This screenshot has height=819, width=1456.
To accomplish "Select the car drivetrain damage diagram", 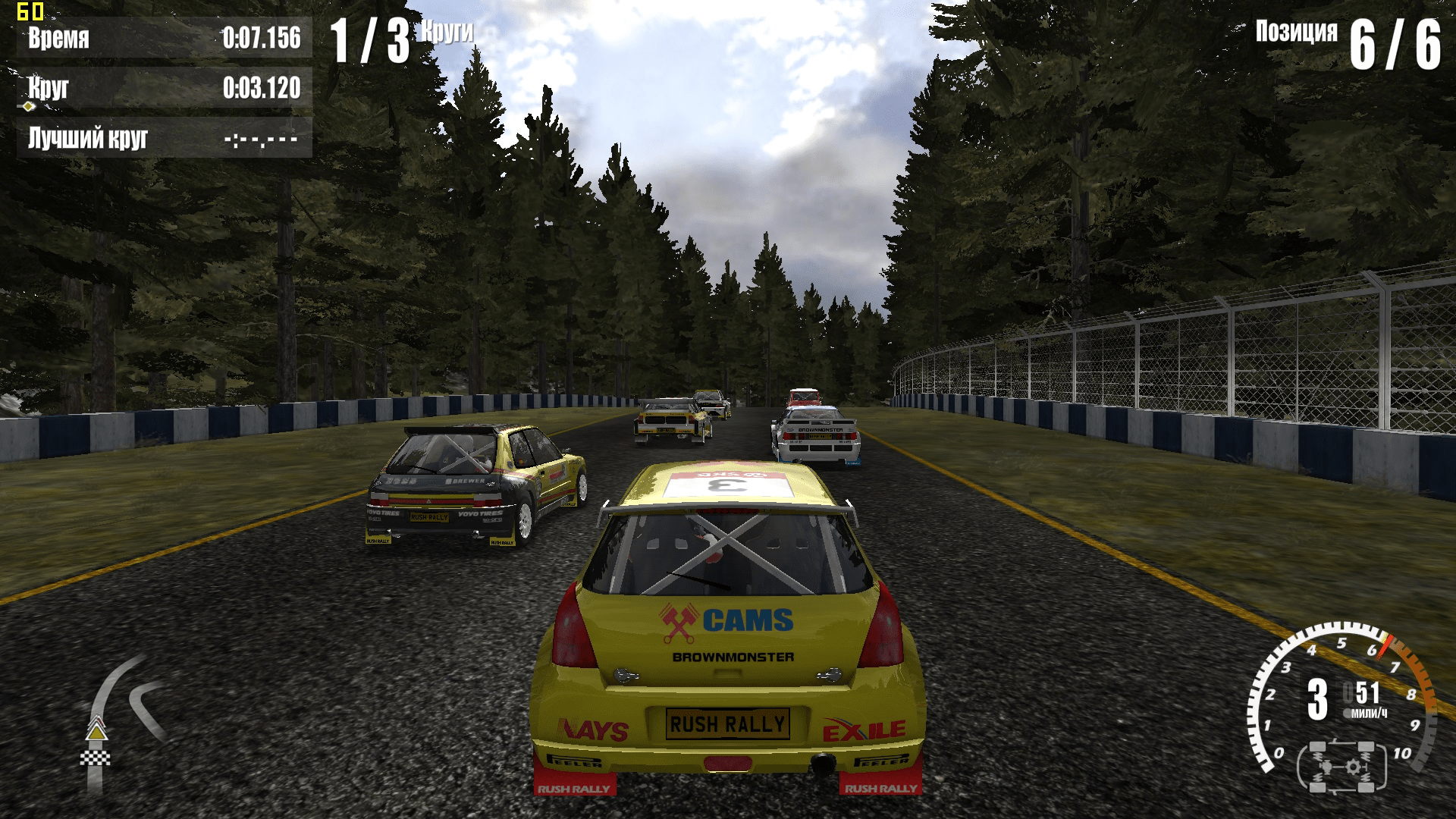I will [1341, 767].
